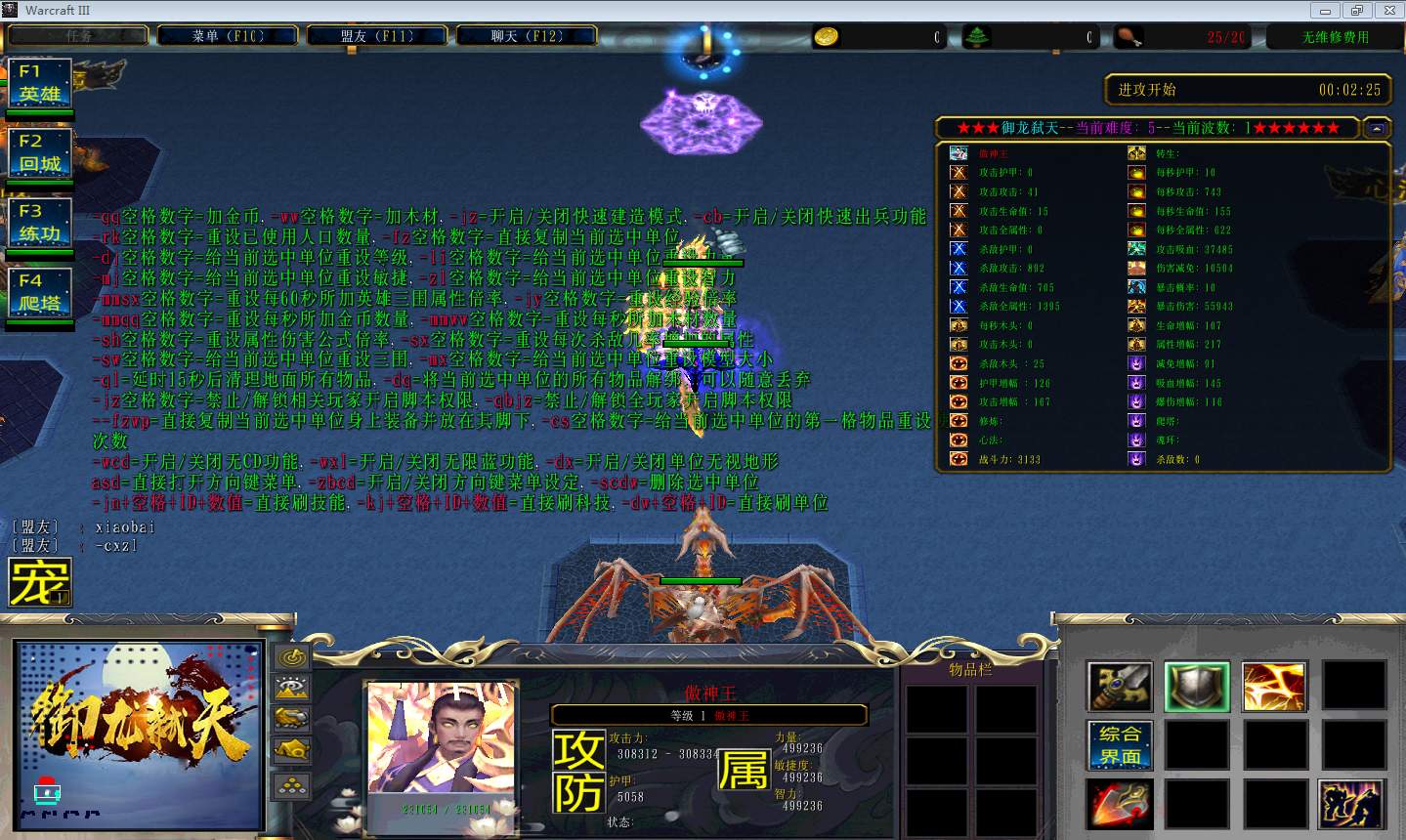
Task: Open the yellow 宠 pet icon
Action: click(40, 581)
